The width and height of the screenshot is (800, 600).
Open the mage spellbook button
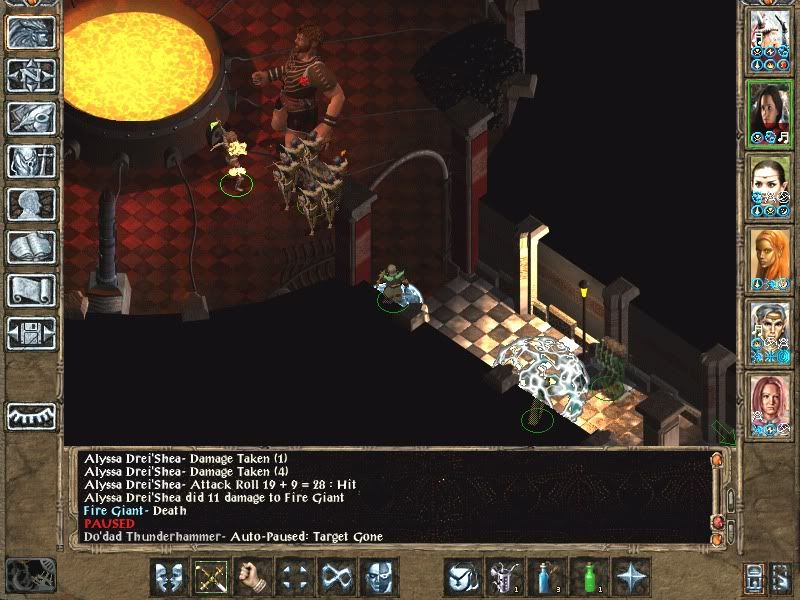tap(31, 247)
